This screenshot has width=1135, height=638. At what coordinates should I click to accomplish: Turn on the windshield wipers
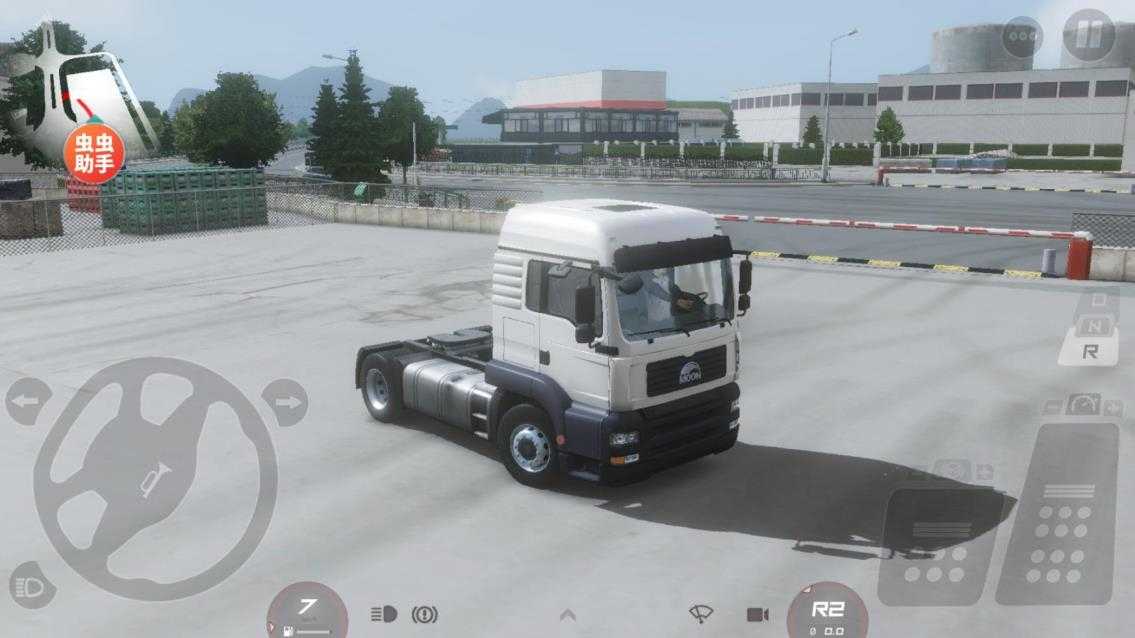click(701, 613)
